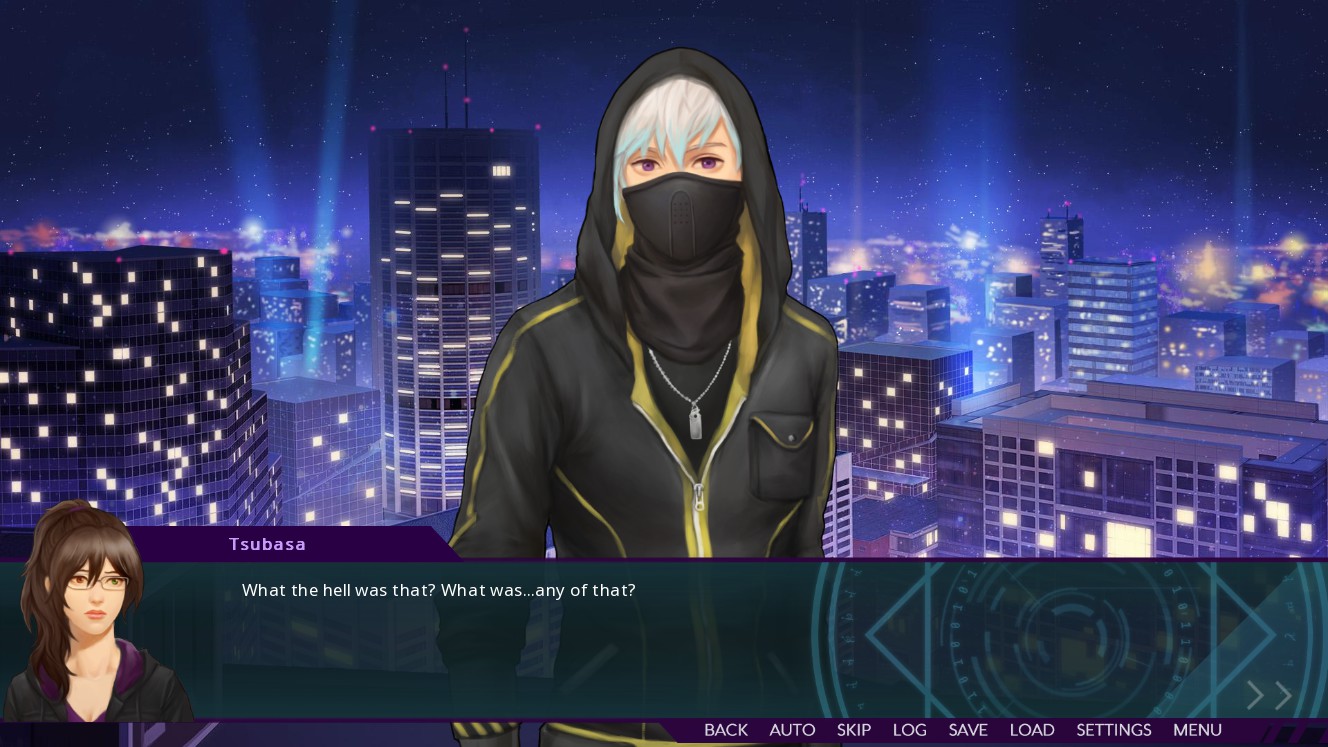Open the LOG to review dialogue history
The height and width of the screenshot is (747, 1328).
tap(910, 730)
